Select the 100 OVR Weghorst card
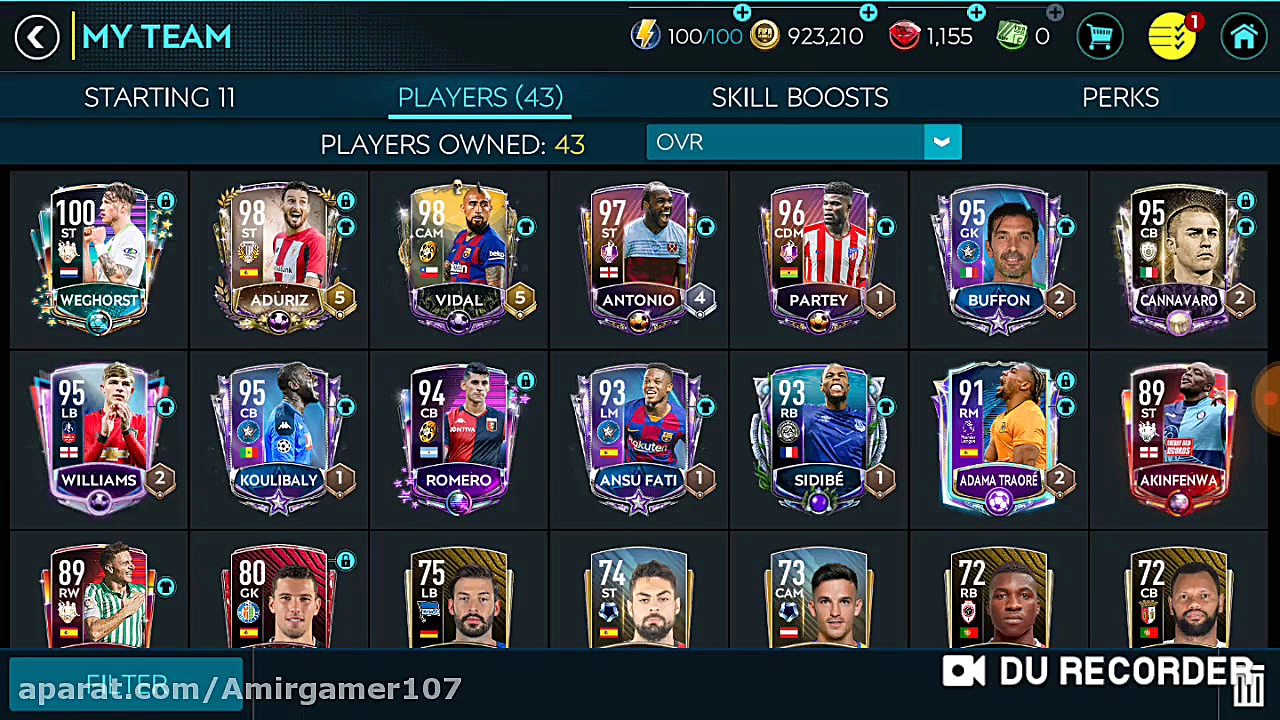The height and width of the screenshot is (720, 1280). [x=98, y=256]
